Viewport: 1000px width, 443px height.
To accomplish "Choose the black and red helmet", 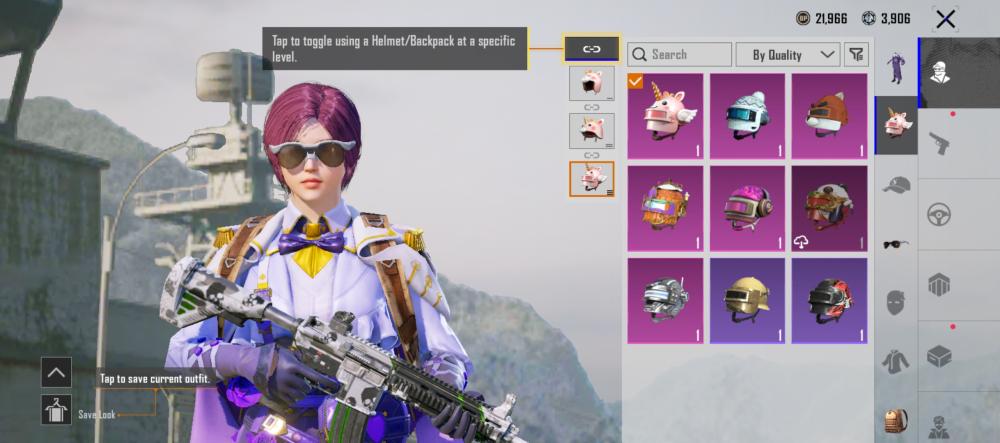I will point(829,300).
